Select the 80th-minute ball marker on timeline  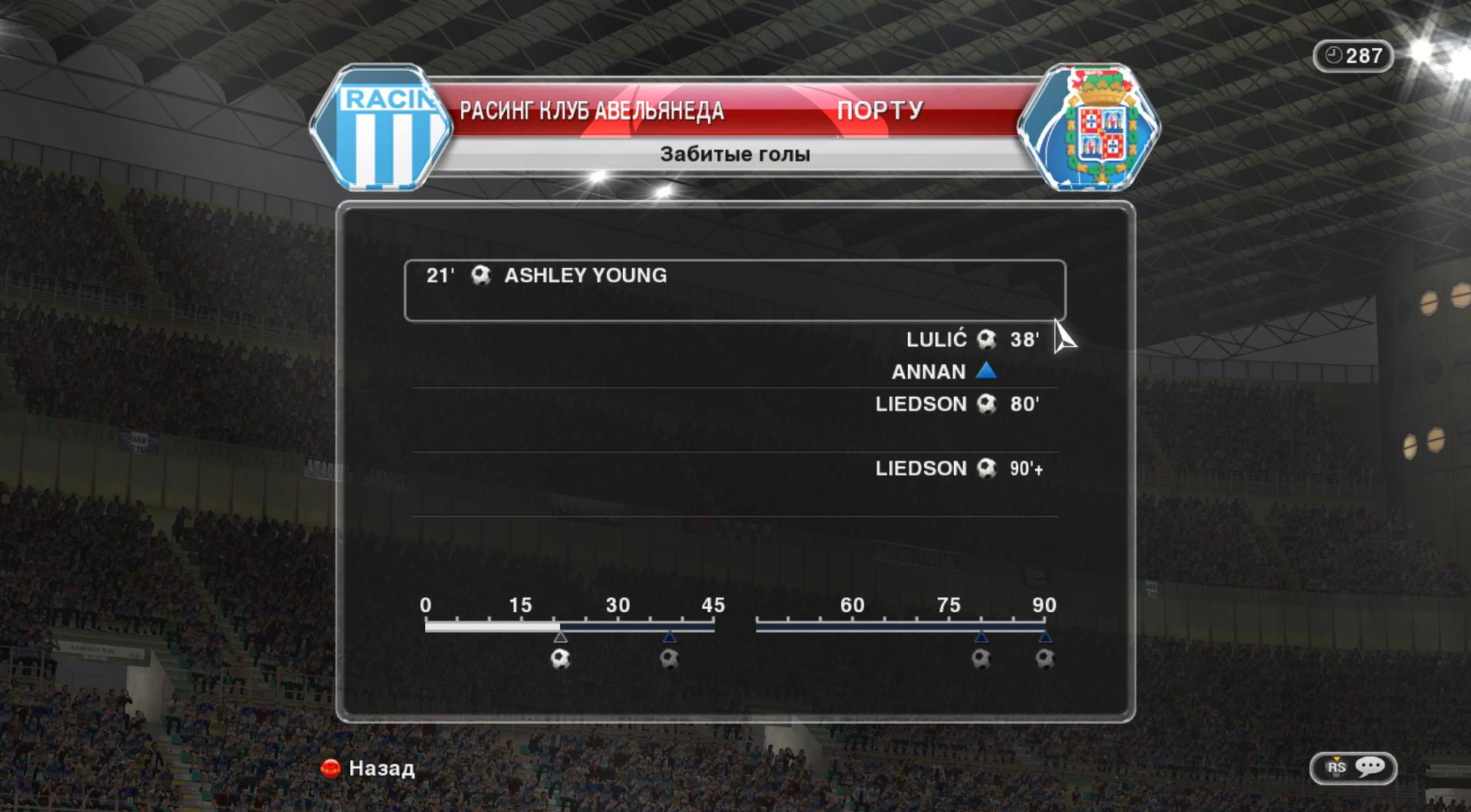click(981, 659)
